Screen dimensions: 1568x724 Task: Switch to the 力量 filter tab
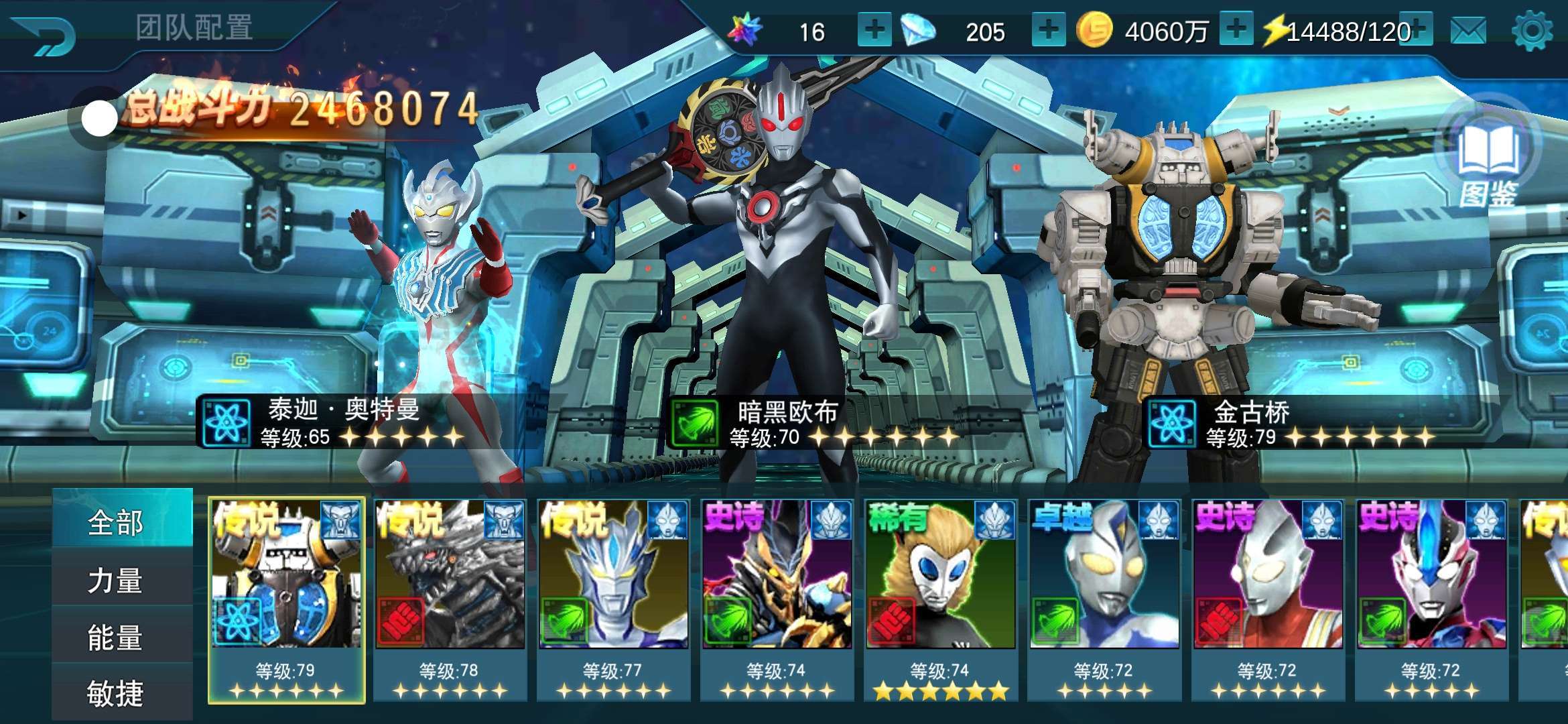click(x=115, y=580)
